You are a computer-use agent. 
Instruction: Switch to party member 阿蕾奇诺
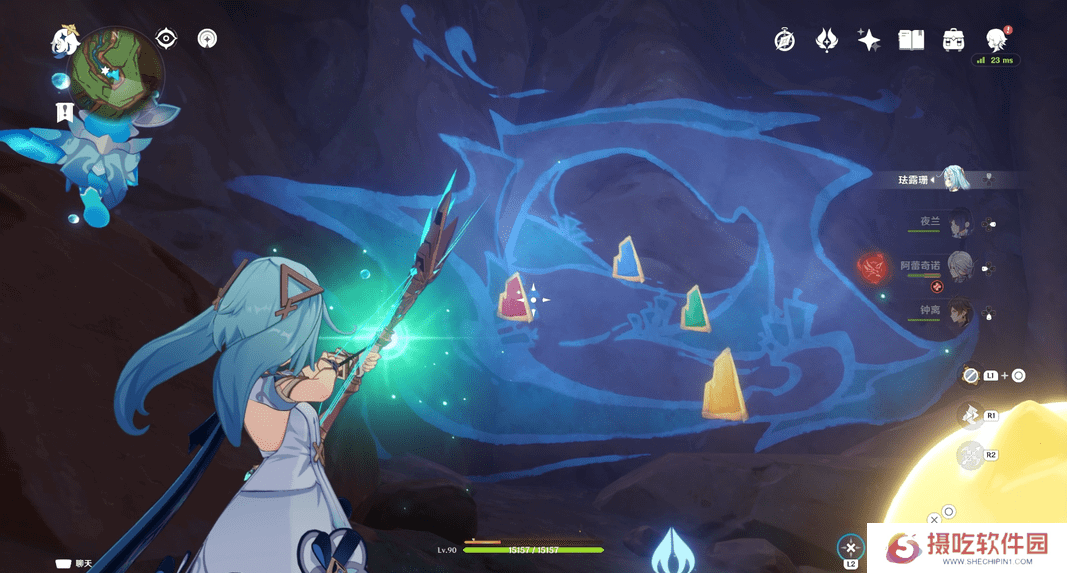(959, 266)
